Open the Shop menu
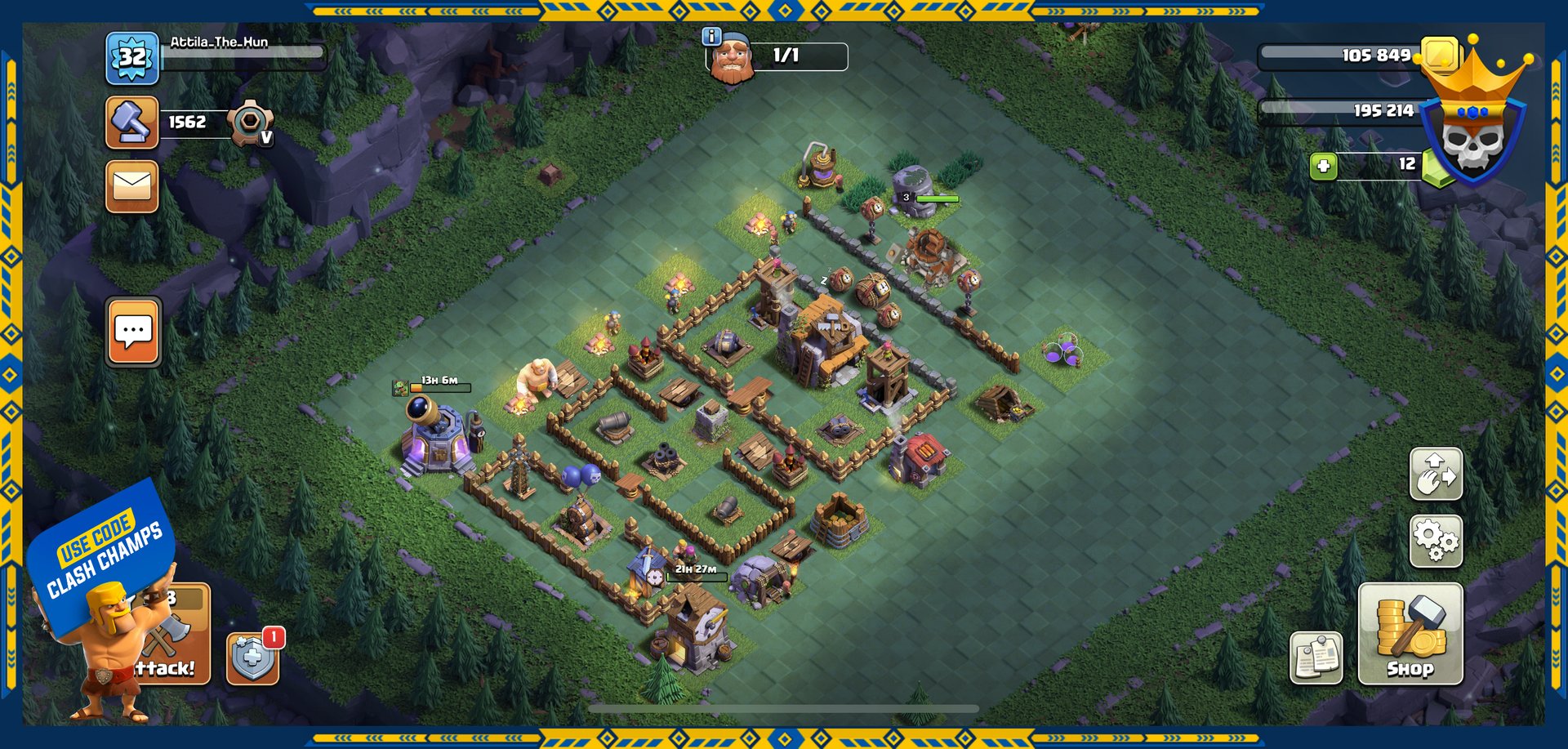This screenshot has width=1568, height=749. (x=1410, y=633)
